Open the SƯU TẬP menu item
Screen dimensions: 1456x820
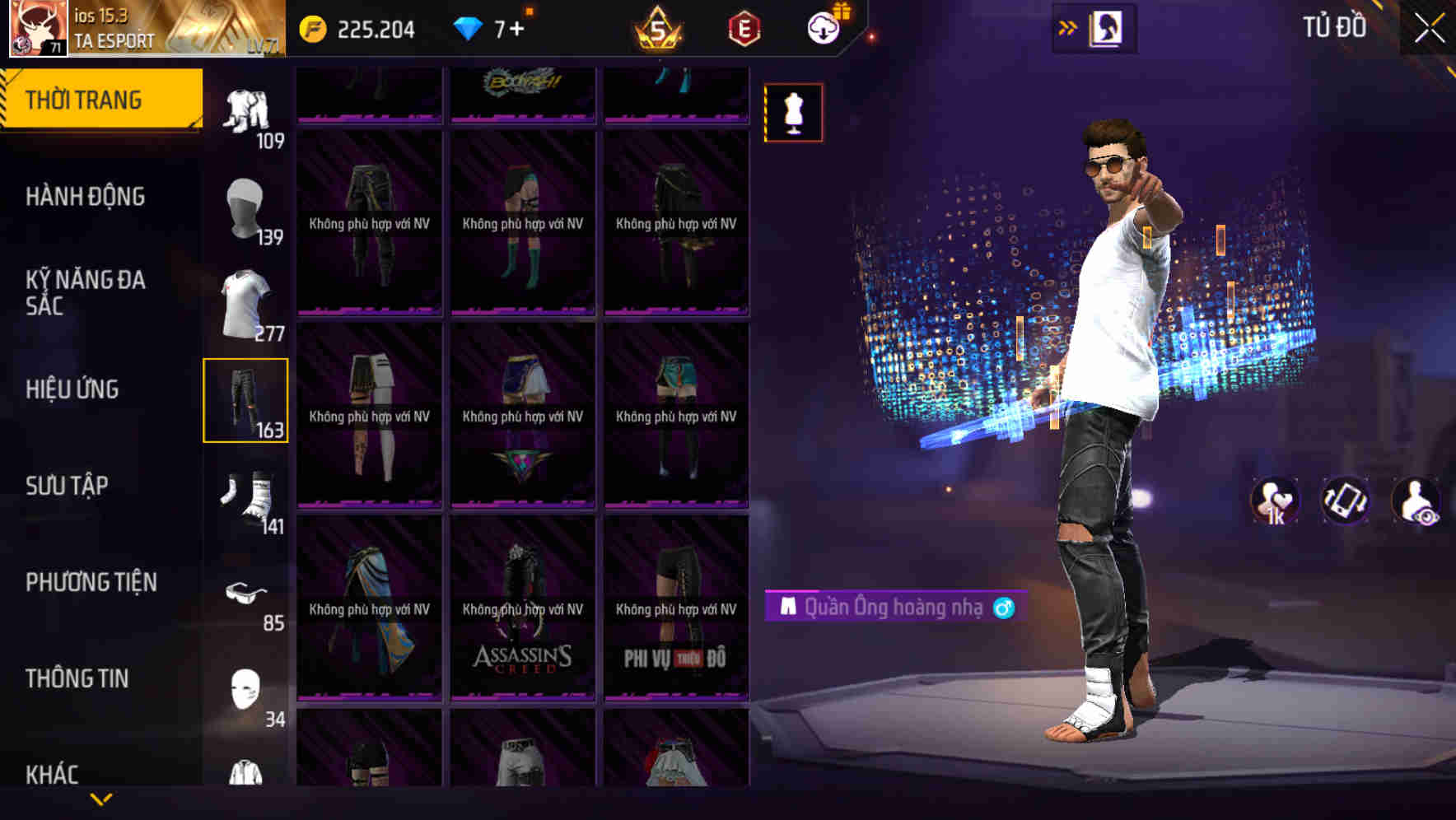(x=66, y=486)
